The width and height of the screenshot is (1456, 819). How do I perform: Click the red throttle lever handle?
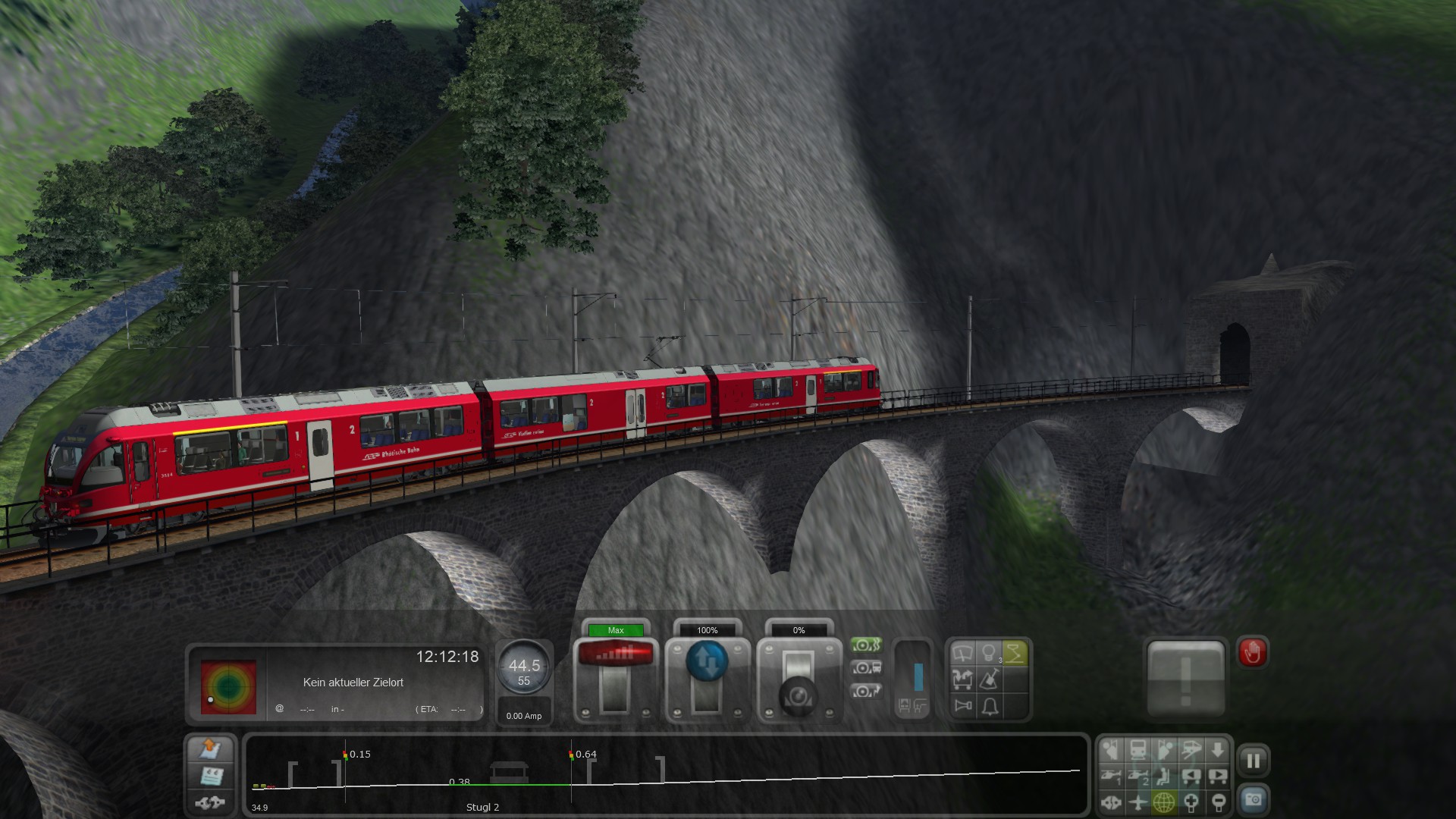(615, 653)
